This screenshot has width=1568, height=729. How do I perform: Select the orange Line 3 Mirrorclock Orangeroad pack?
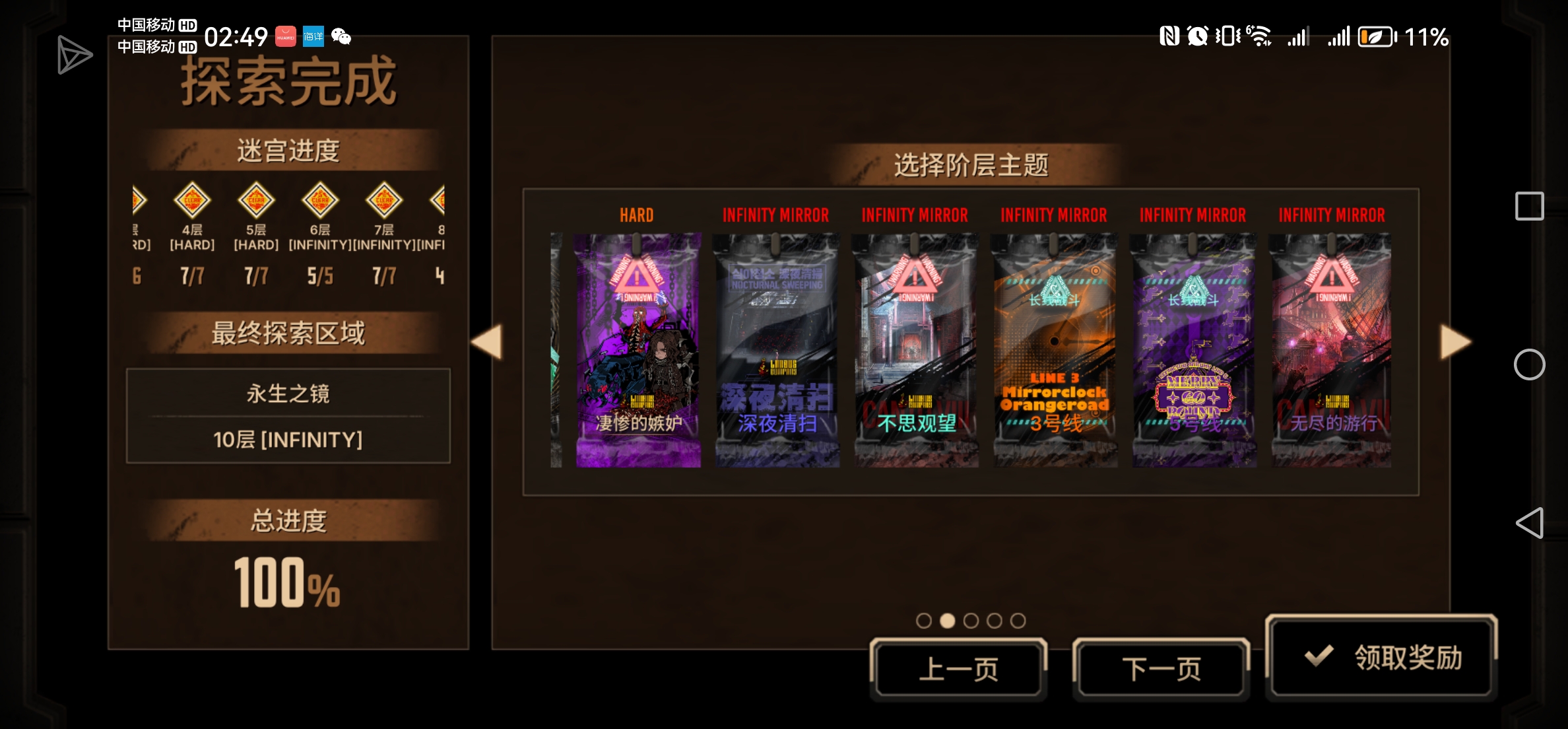[1055, 350]
